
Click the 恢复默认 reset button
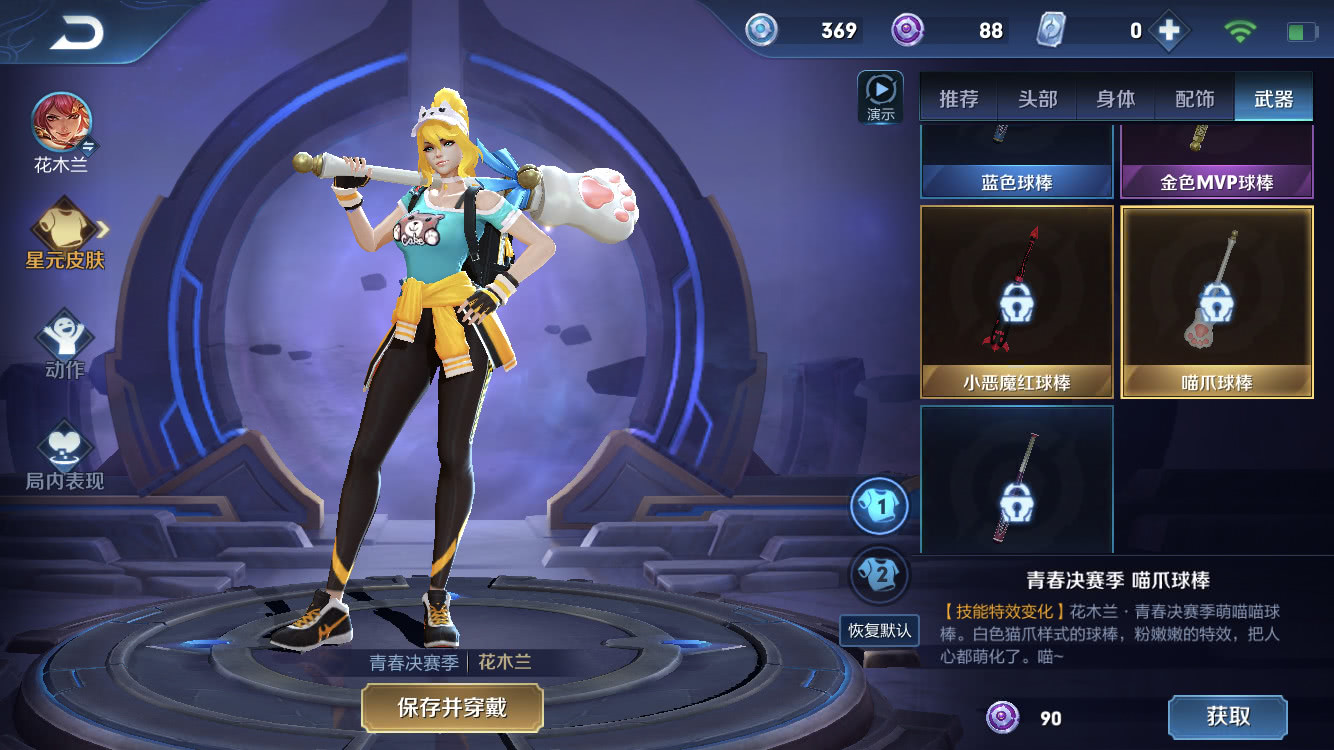coord(879,630)
